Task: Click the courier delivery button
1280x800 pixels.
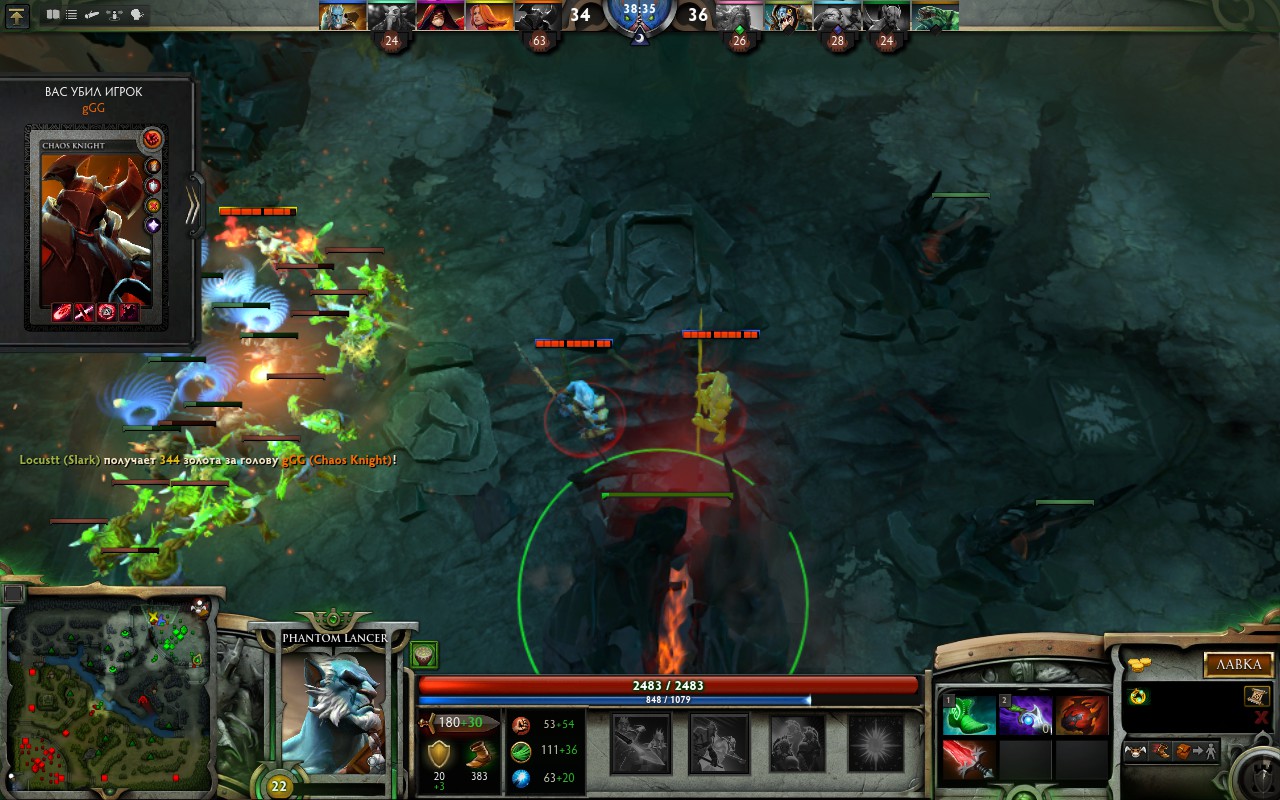Action: click(1135, 751)
